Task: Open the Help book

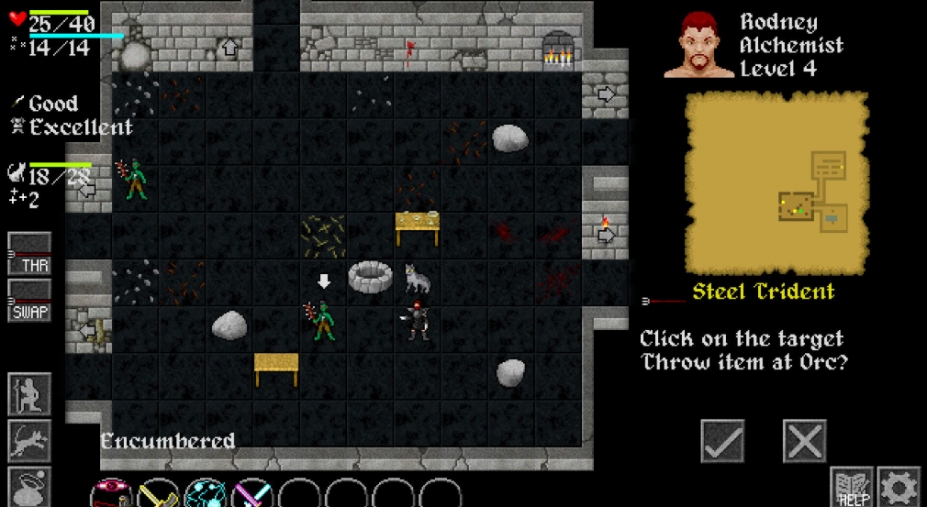Action: [x=852, y=487]
